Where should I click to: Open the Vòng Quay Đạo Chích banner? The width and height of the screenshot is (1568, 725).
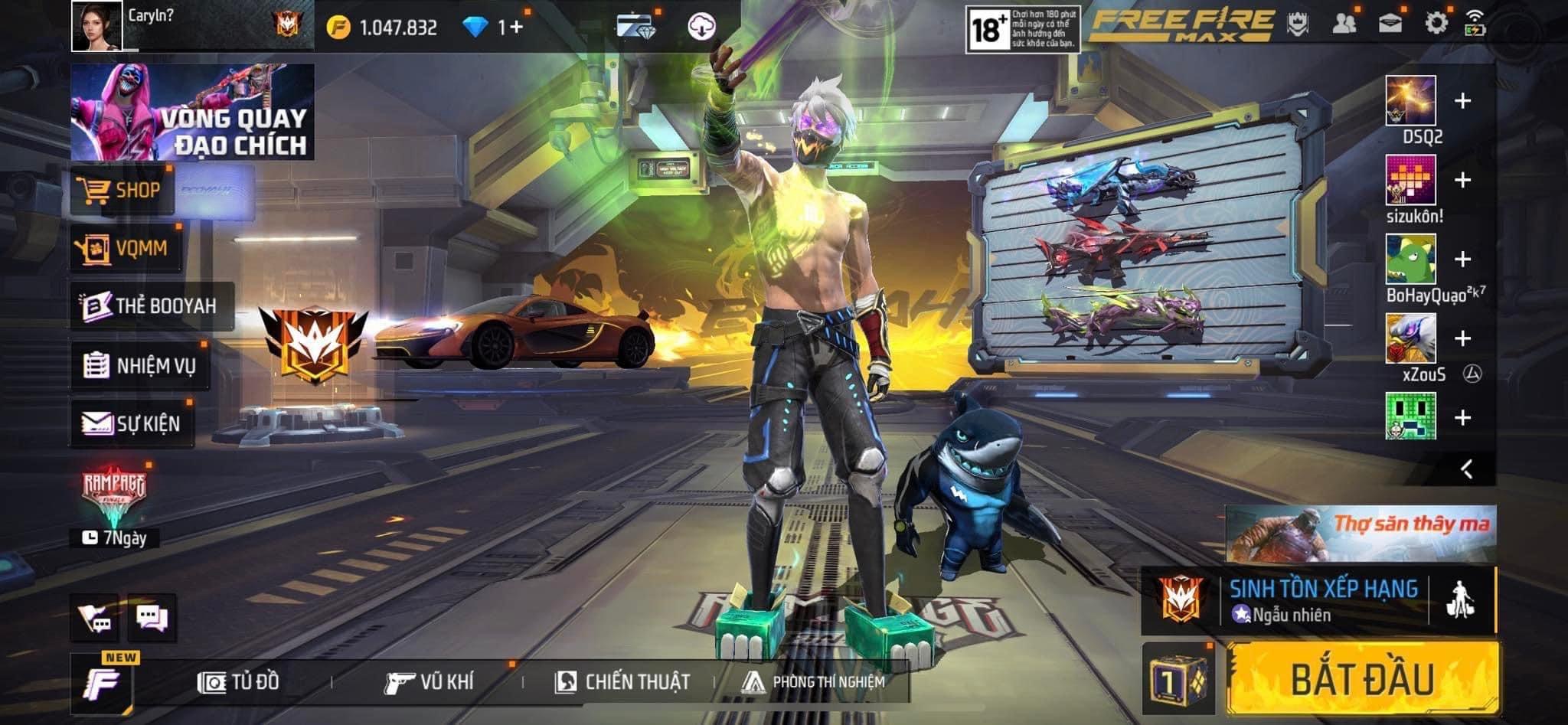click(192, 112)
